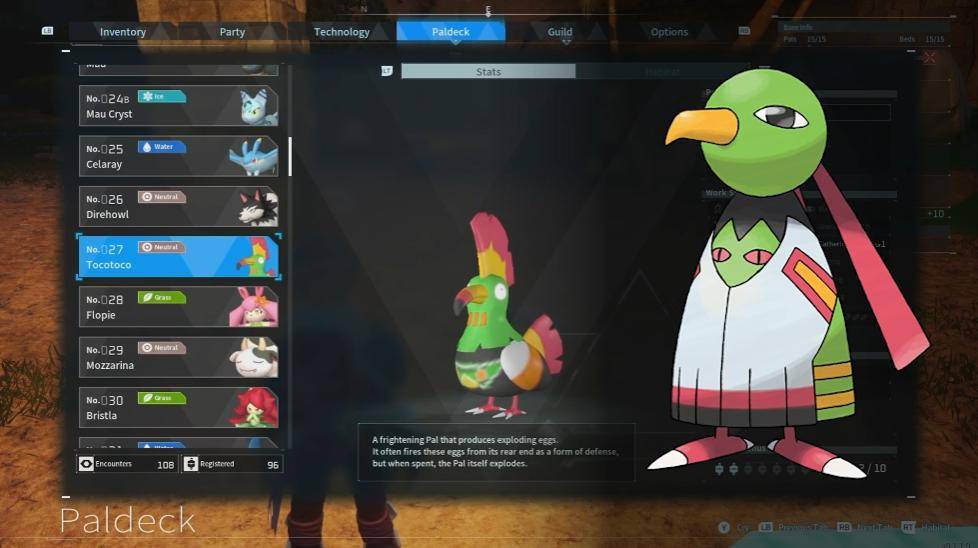Open the Mozzarina entry
978x548 pixels.
click(178, 357)
